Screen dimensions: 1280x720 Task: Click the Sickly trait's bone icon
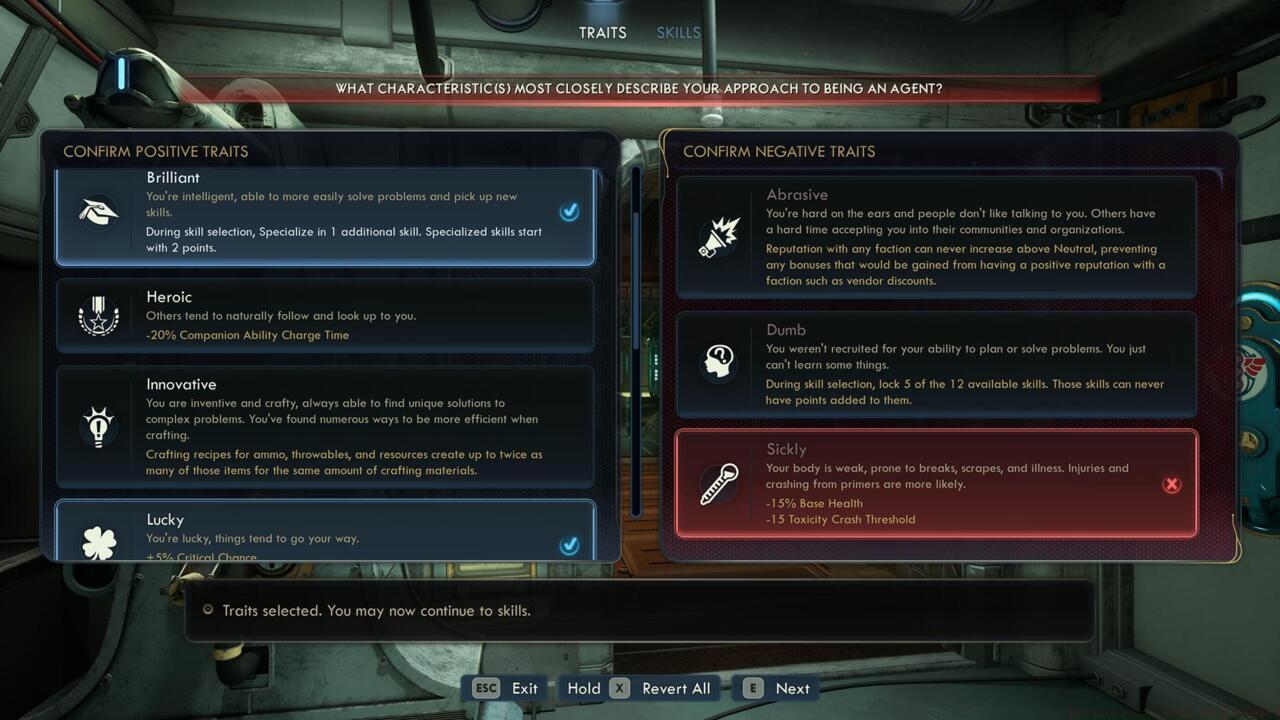coord(716,484)
